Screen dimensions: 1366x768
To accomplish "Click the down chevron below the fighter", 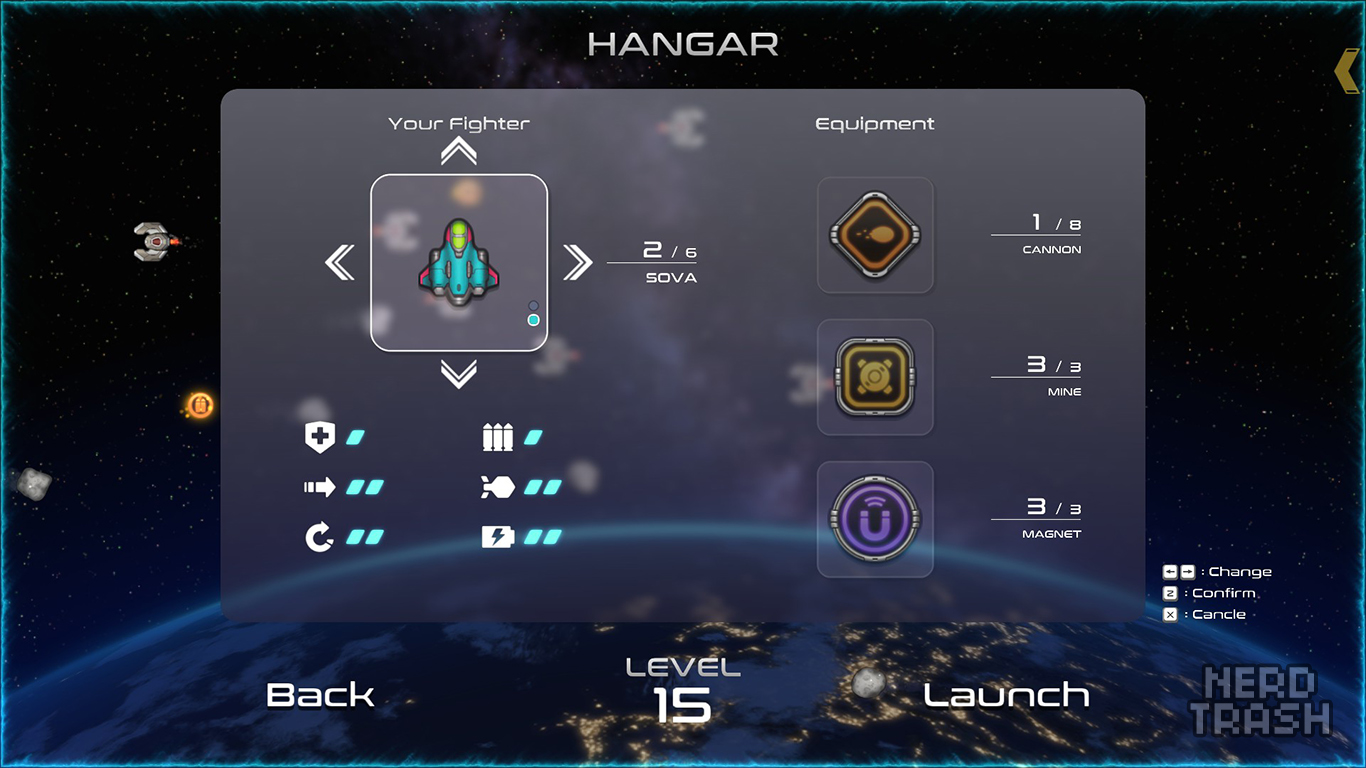I will coord(458,374).
